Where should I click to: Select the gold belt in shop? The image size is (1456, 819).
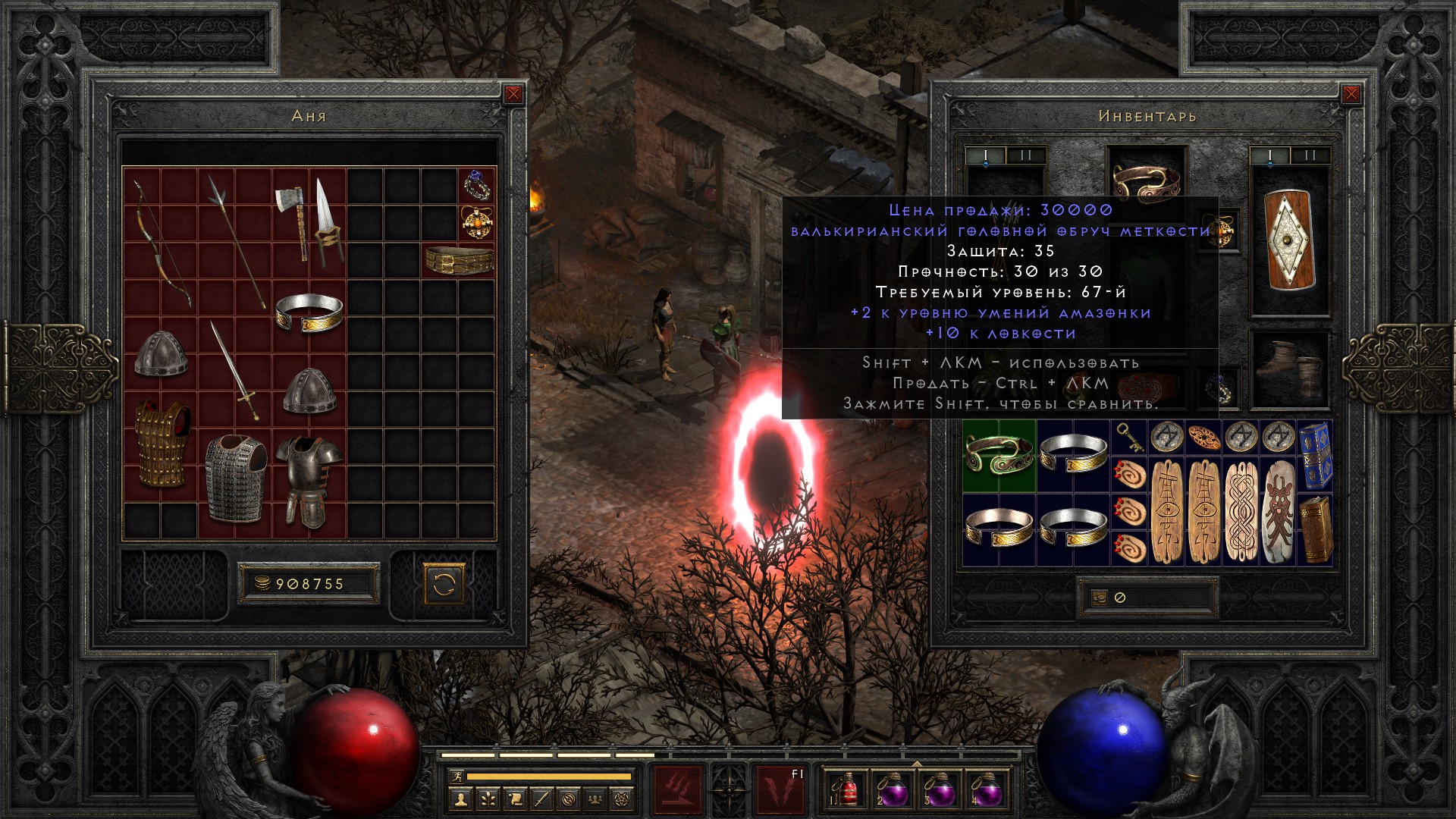point(459,260)
